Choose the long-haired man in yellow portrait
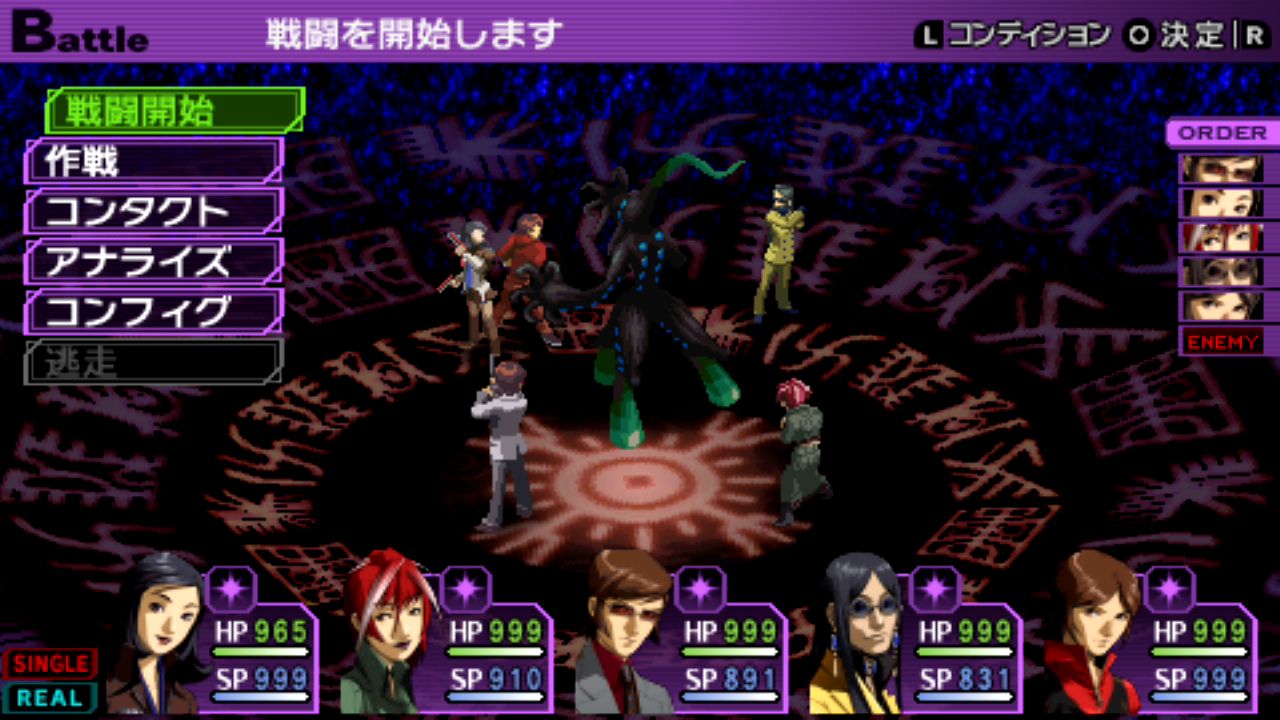The image size is (1280, 720). coord(858,635)
